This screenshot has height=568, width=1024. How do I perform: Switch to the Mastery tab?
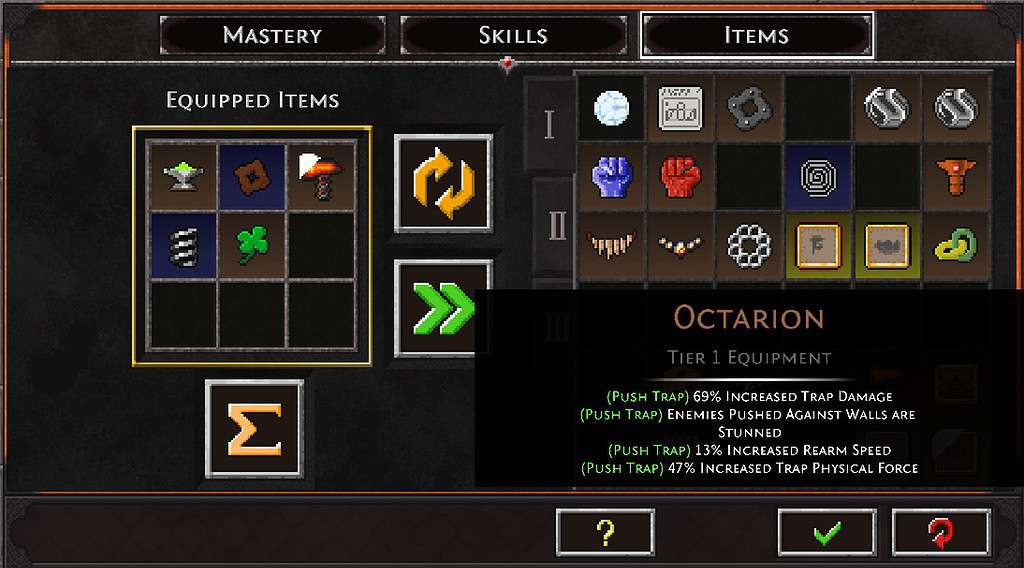272,36
